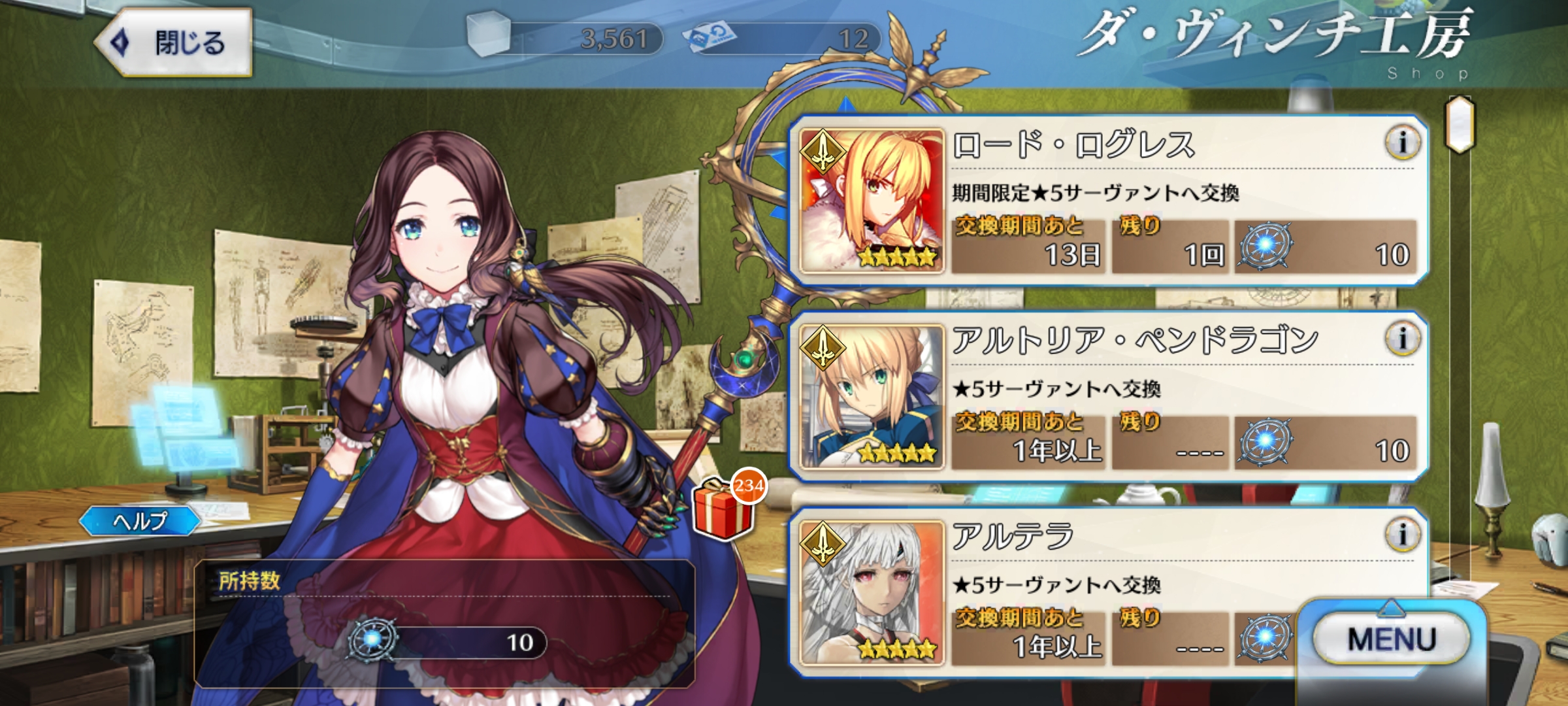Show info for アルトリア・ペンドラゴン

coord(1402,338)
